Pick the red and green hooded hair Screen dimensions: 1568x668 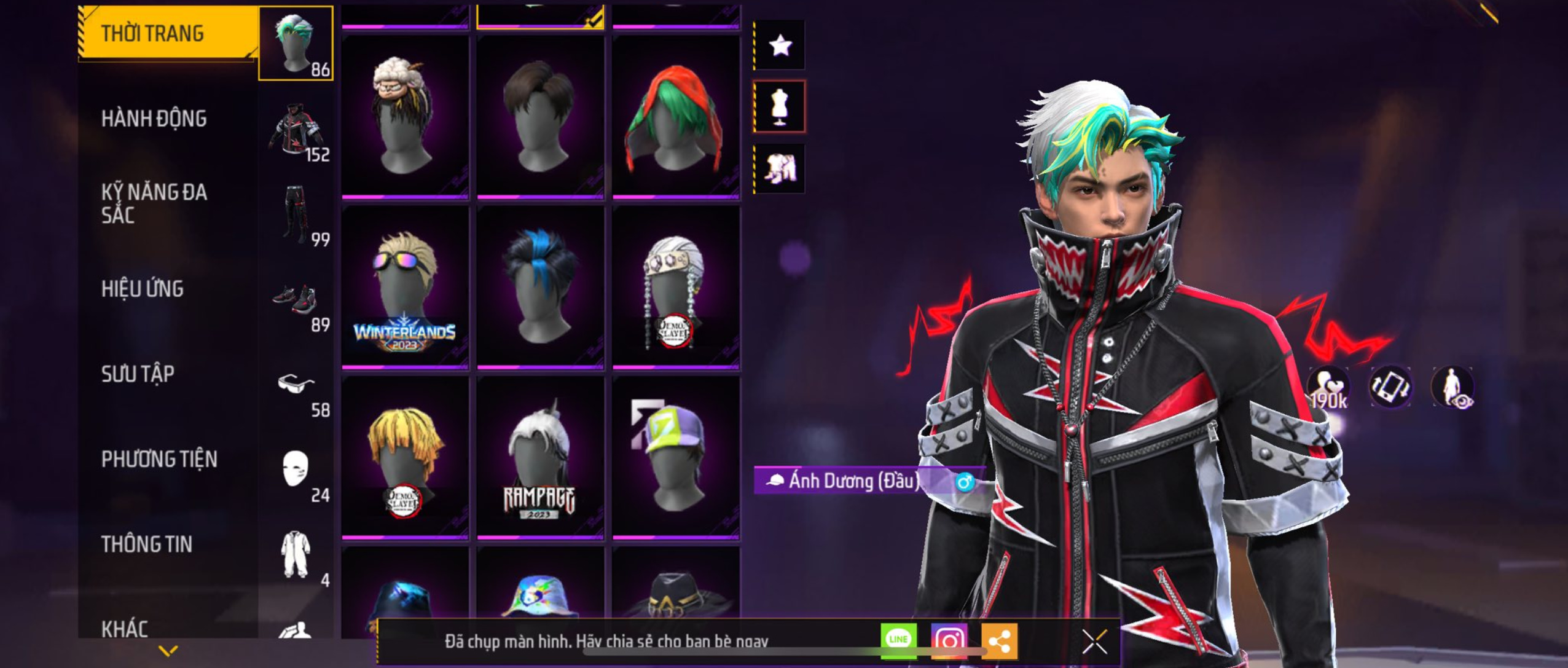click(x=676, y=117)
